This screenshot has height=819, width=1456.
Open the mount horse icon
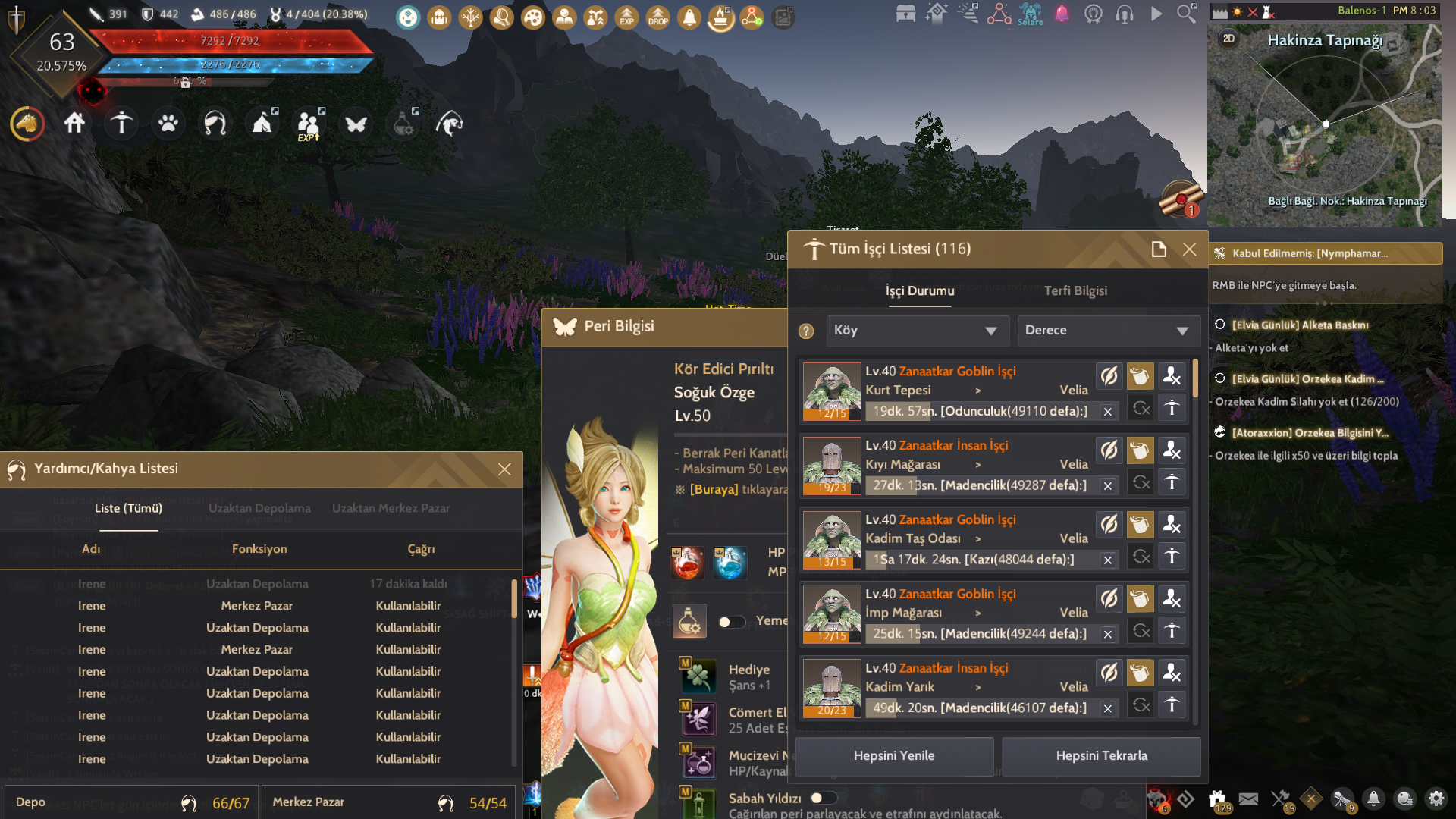pos(27,123)
